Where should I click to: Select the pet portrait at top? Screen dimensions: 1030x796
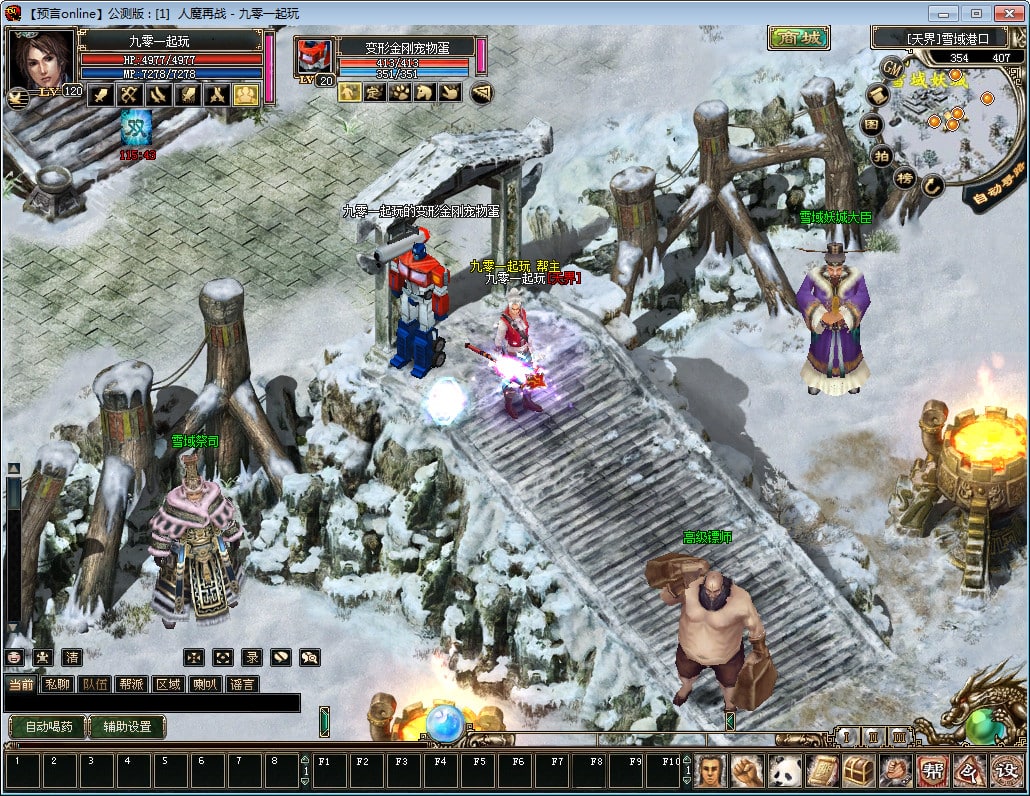click(x=313, y=57)
